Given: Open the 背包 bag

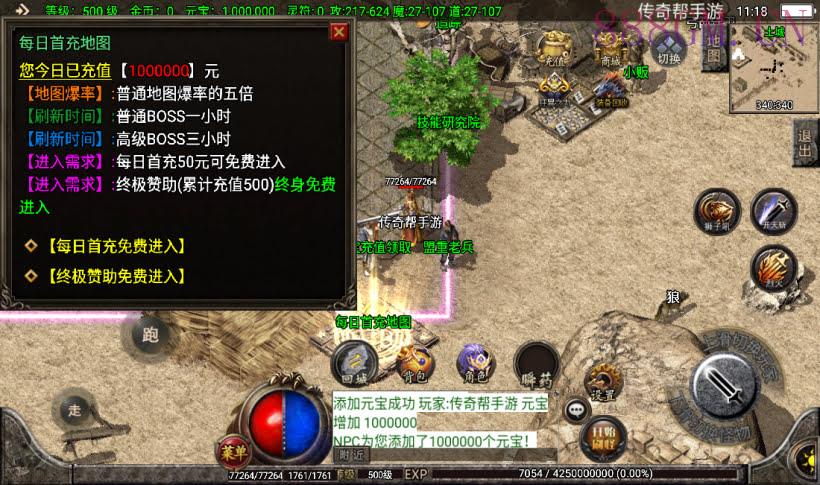Looking at the screenshot, I should tap(416, 360).
